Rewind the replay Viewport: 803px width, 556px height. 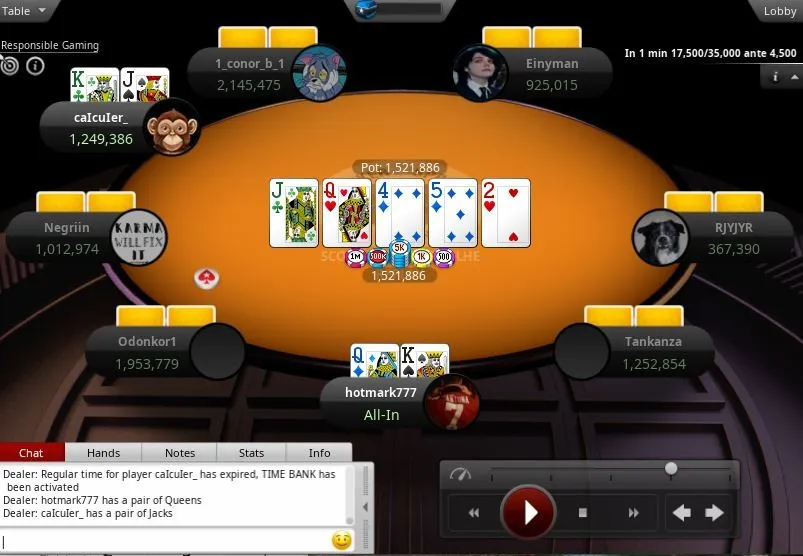click(x=474, y=513)
